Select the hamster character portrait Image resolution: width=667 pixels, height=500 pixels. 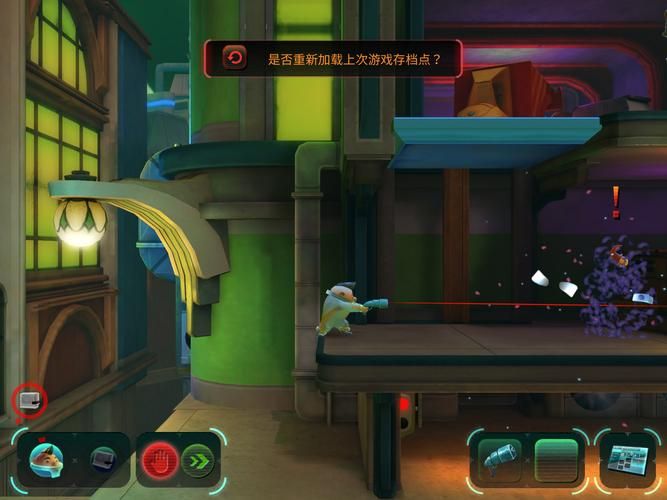46,460
